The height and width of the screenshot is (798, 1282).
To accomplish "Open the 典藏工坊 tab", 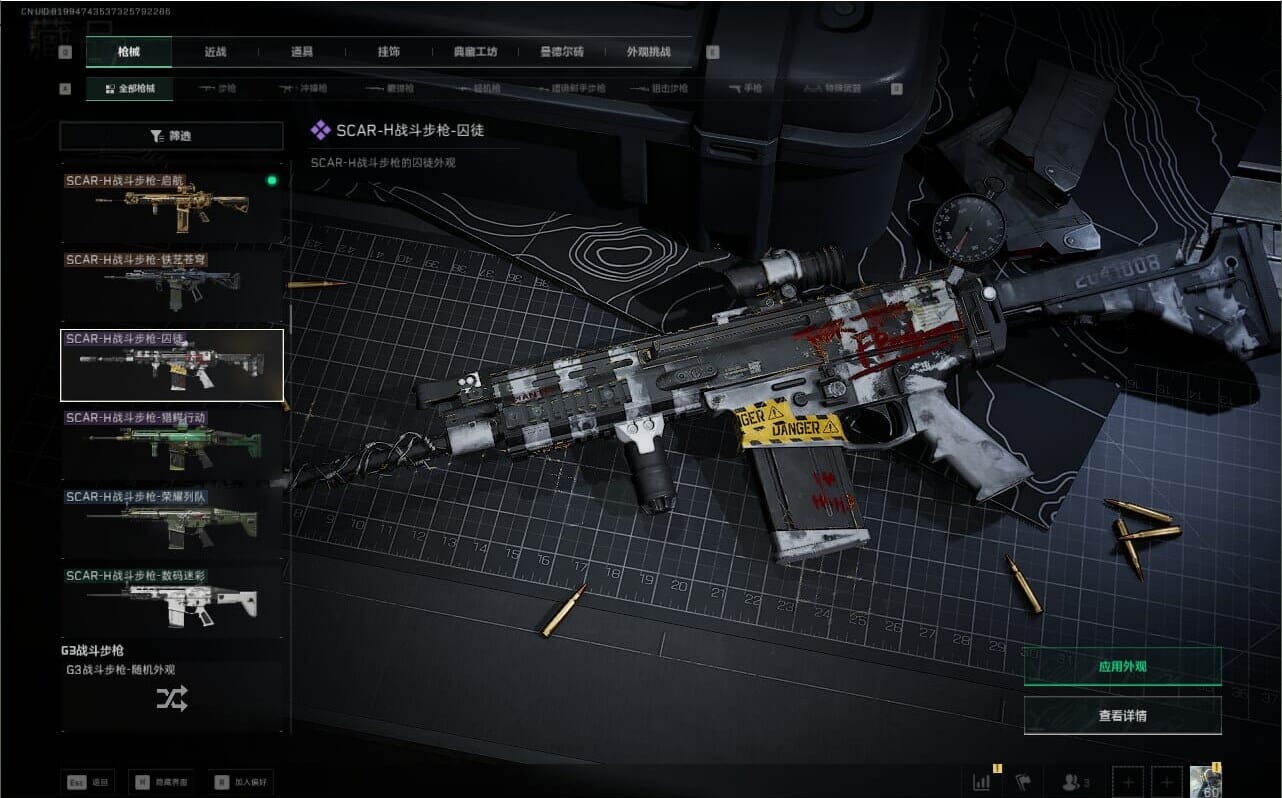I will click(x=475, y=52).
